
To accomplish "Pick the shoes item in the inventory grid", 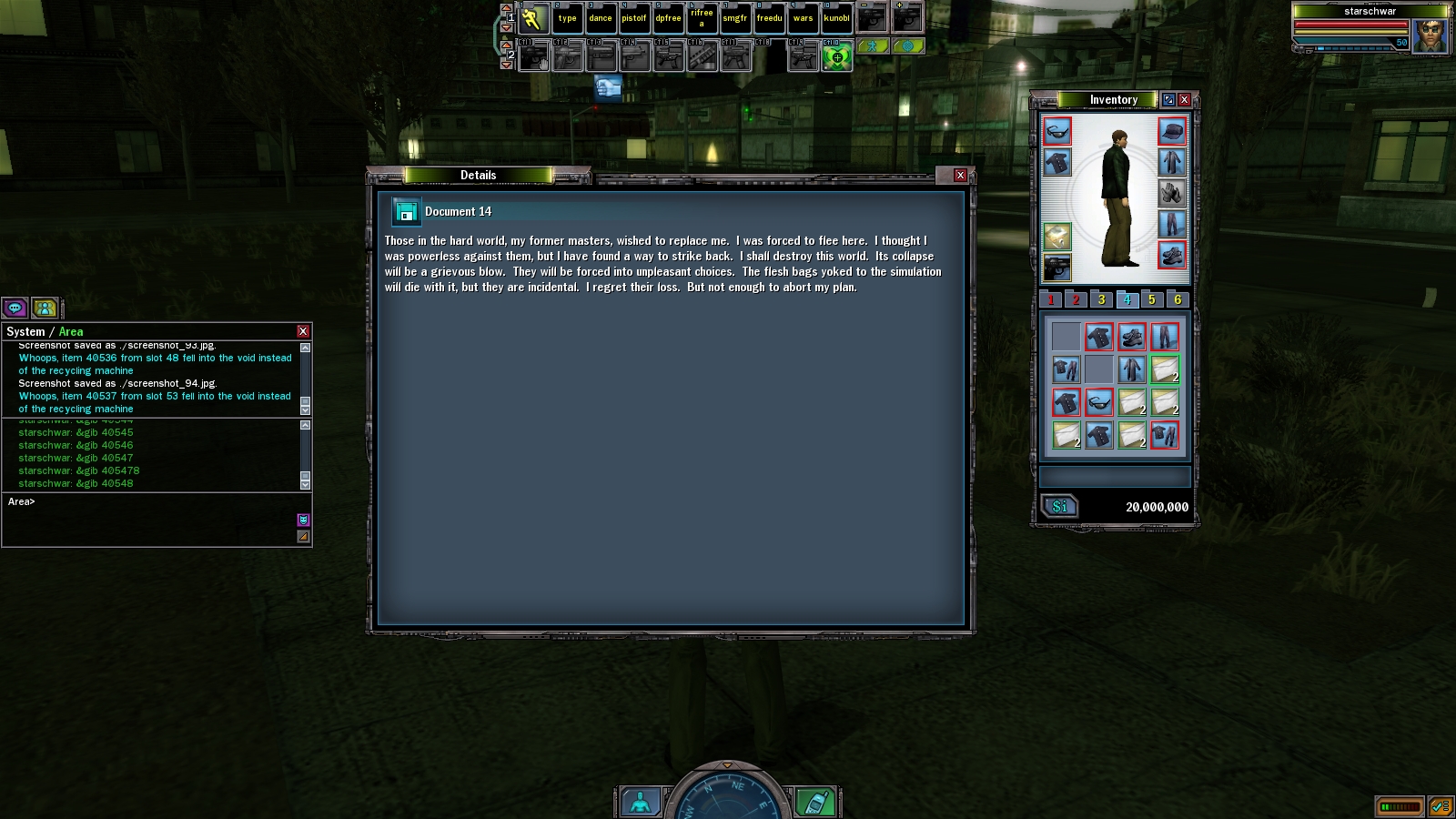I will [1131, 338].
